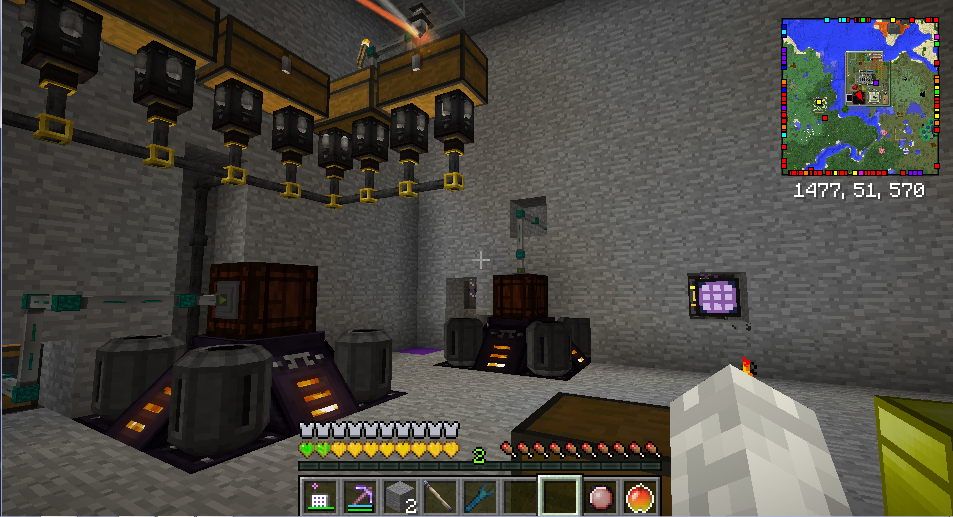Click the yellow waypoint marker on the minimap
Screen dimensions: 953x517
tap(820, 103)
